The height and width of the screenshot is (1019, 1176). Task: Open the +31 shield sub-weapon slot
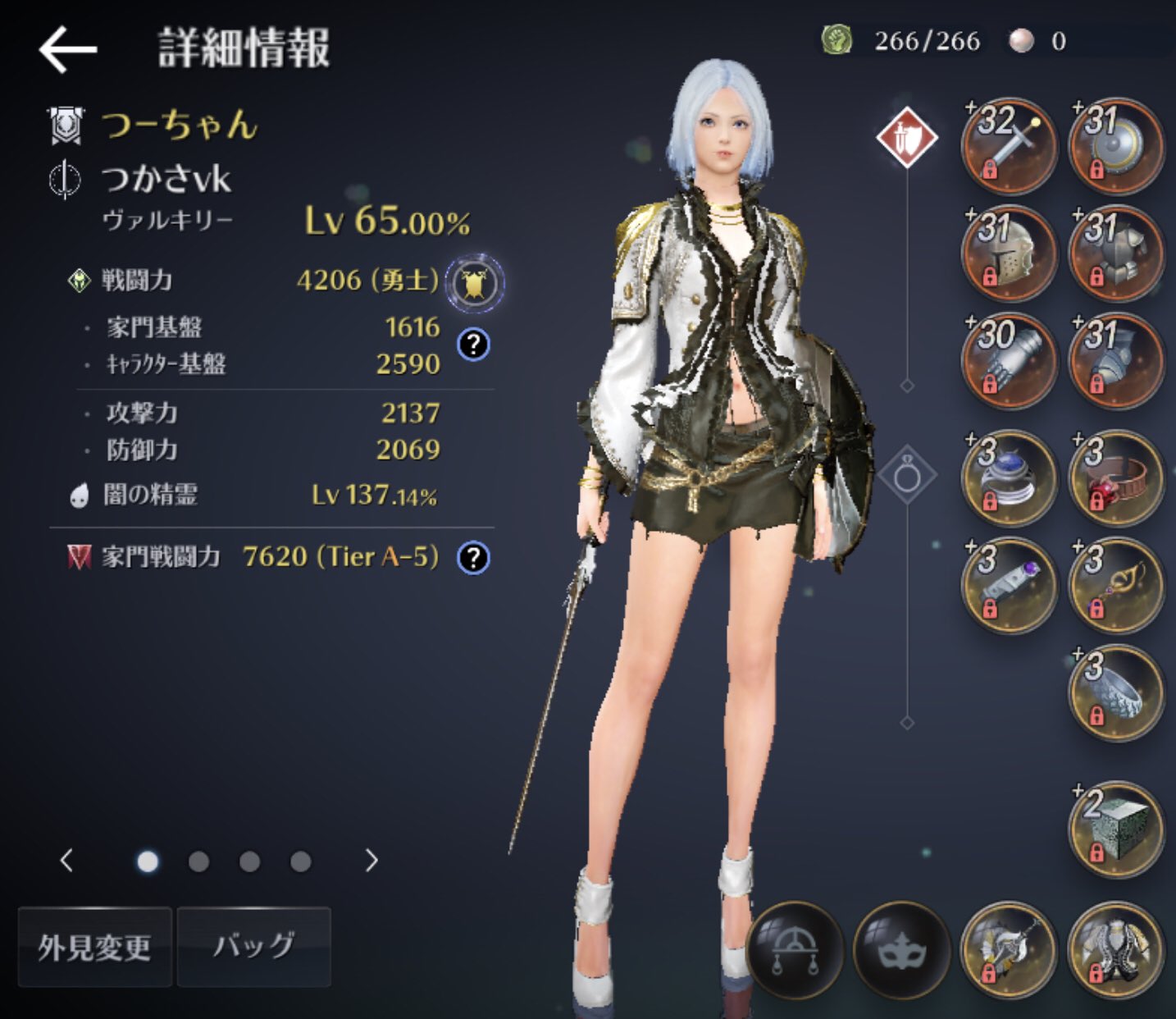point(1115,145)
